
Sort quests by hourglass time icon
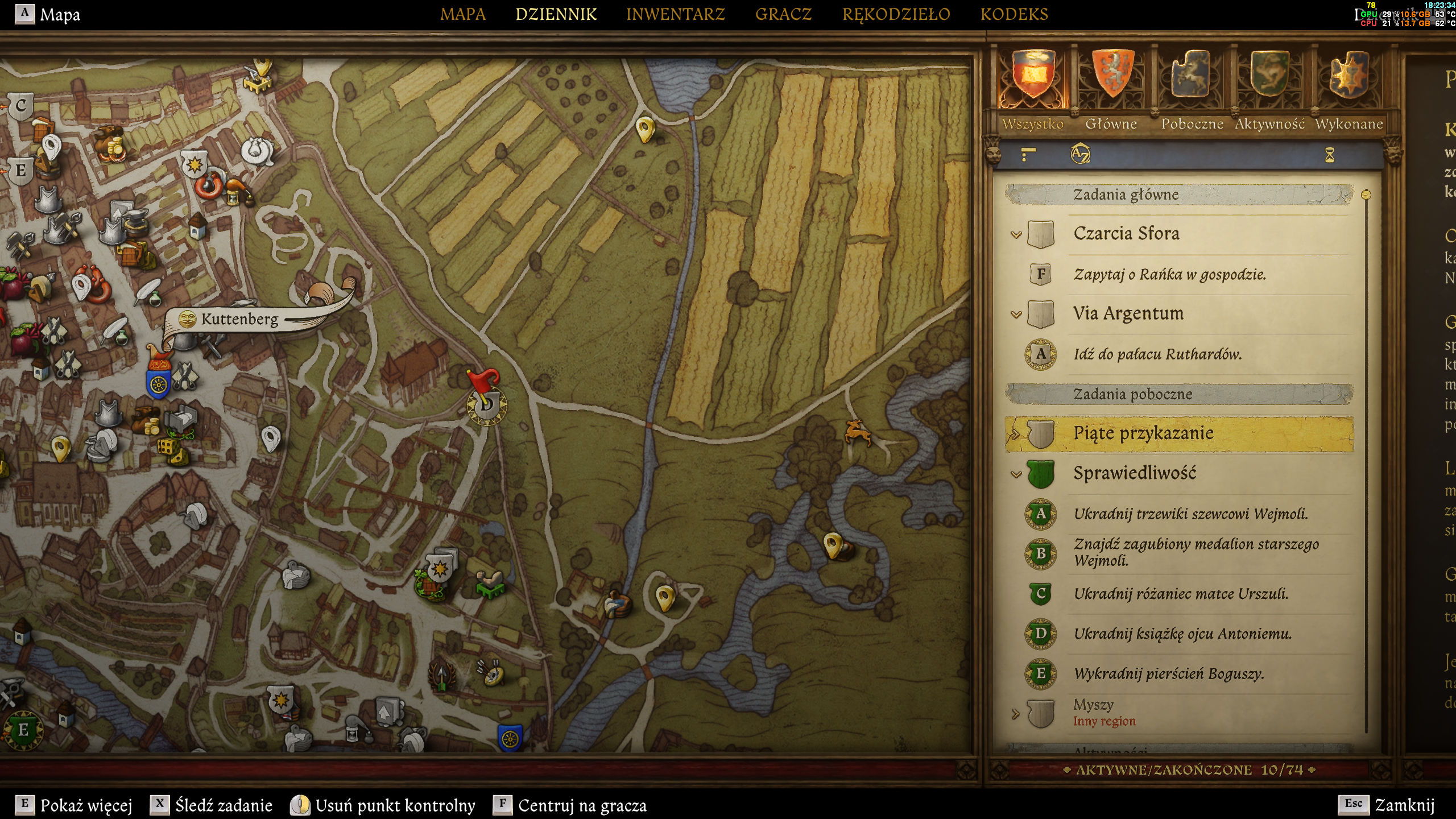[x=1329, y=155]
